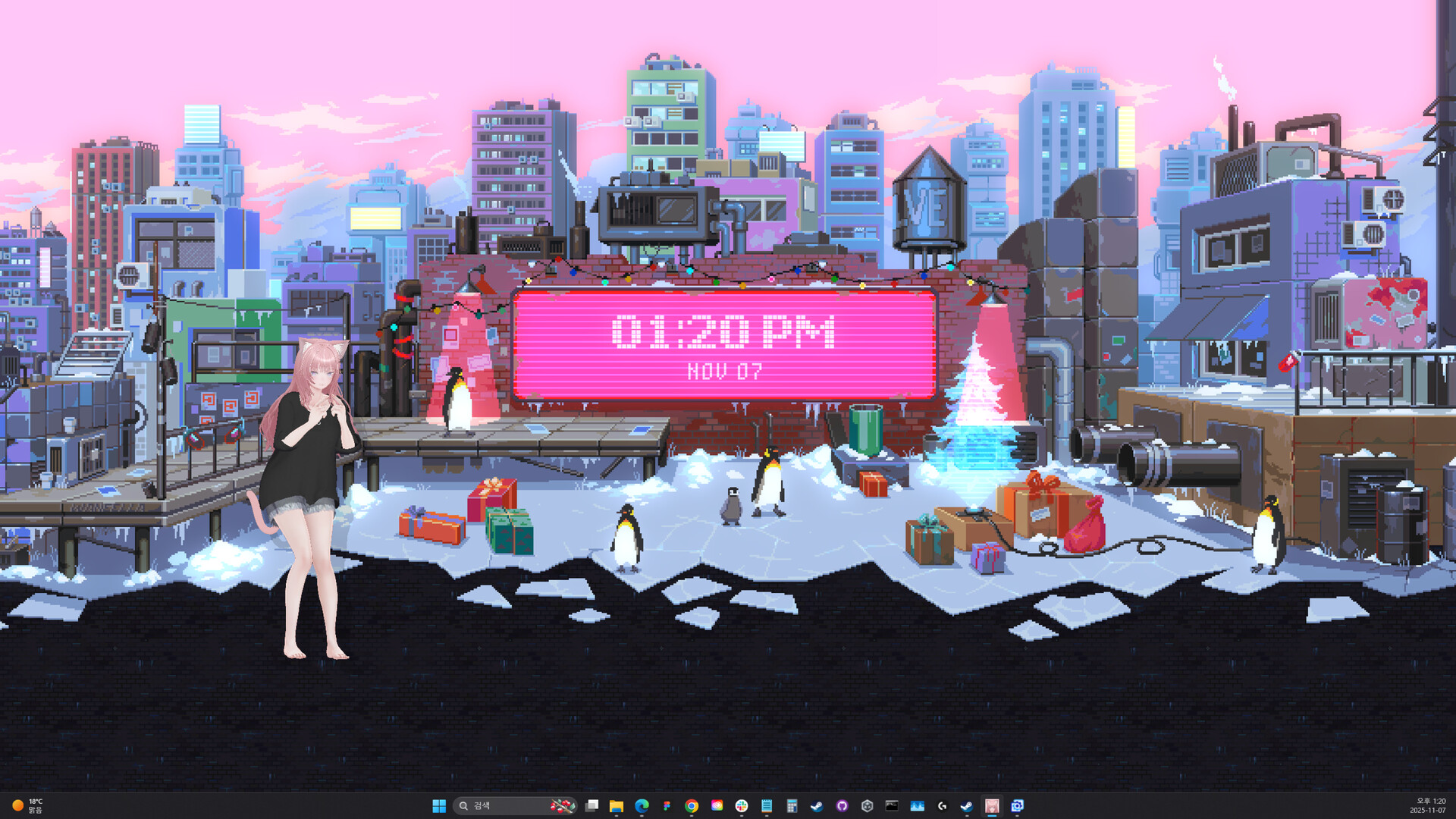Open File Explorer from the taskbar
Screen dimensions: 1456x819
tap(617, 806)
